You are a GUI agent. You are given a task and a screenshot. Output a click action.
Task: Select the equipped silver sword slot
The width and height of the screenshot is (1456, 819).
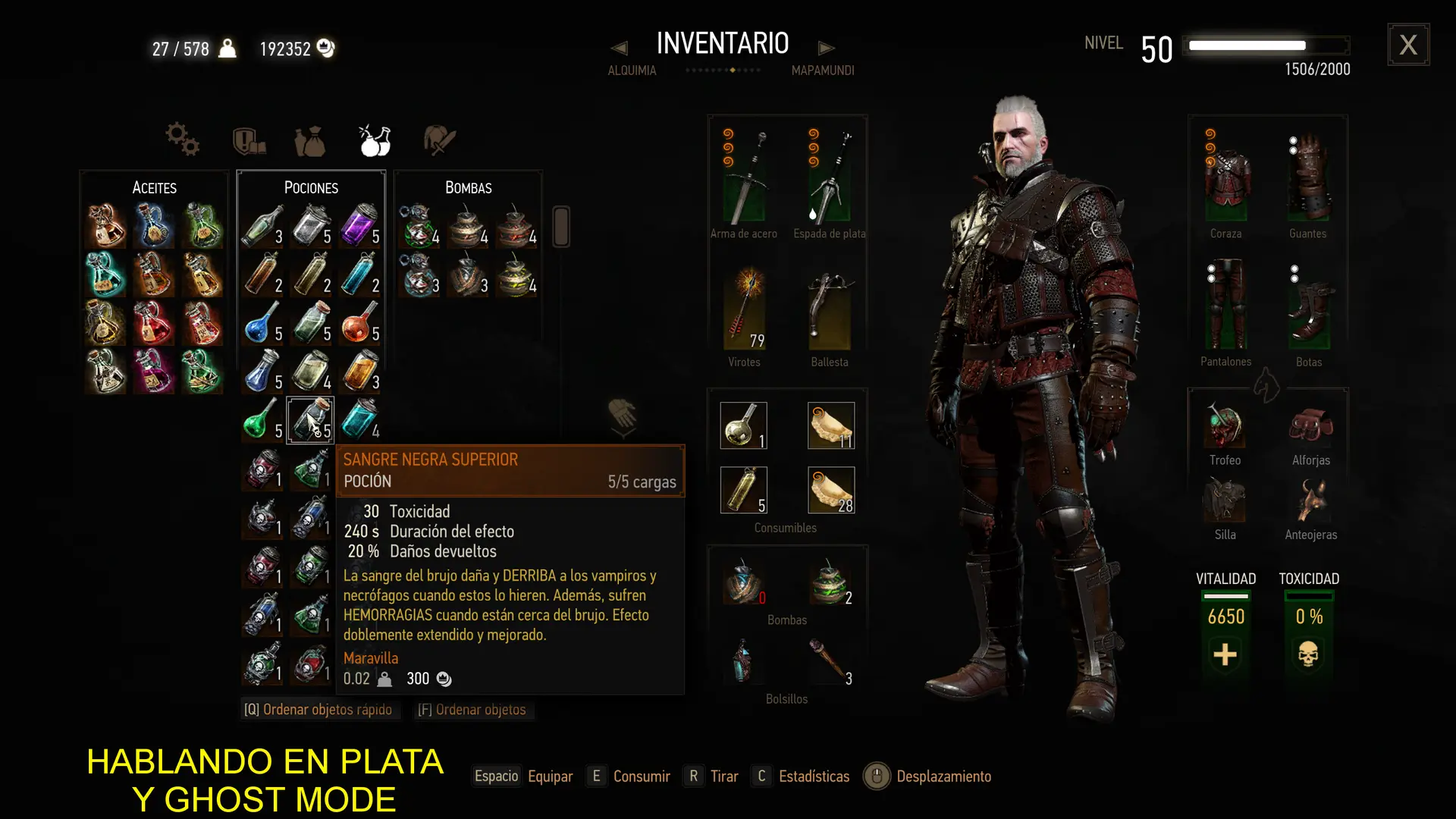[x=829, y=177]
